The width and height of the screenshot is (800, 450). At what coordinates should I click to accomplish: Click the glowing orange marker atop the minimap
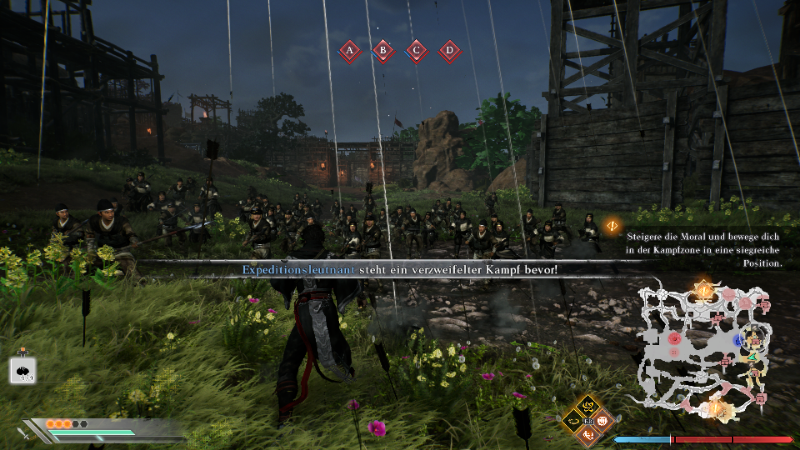704,291
